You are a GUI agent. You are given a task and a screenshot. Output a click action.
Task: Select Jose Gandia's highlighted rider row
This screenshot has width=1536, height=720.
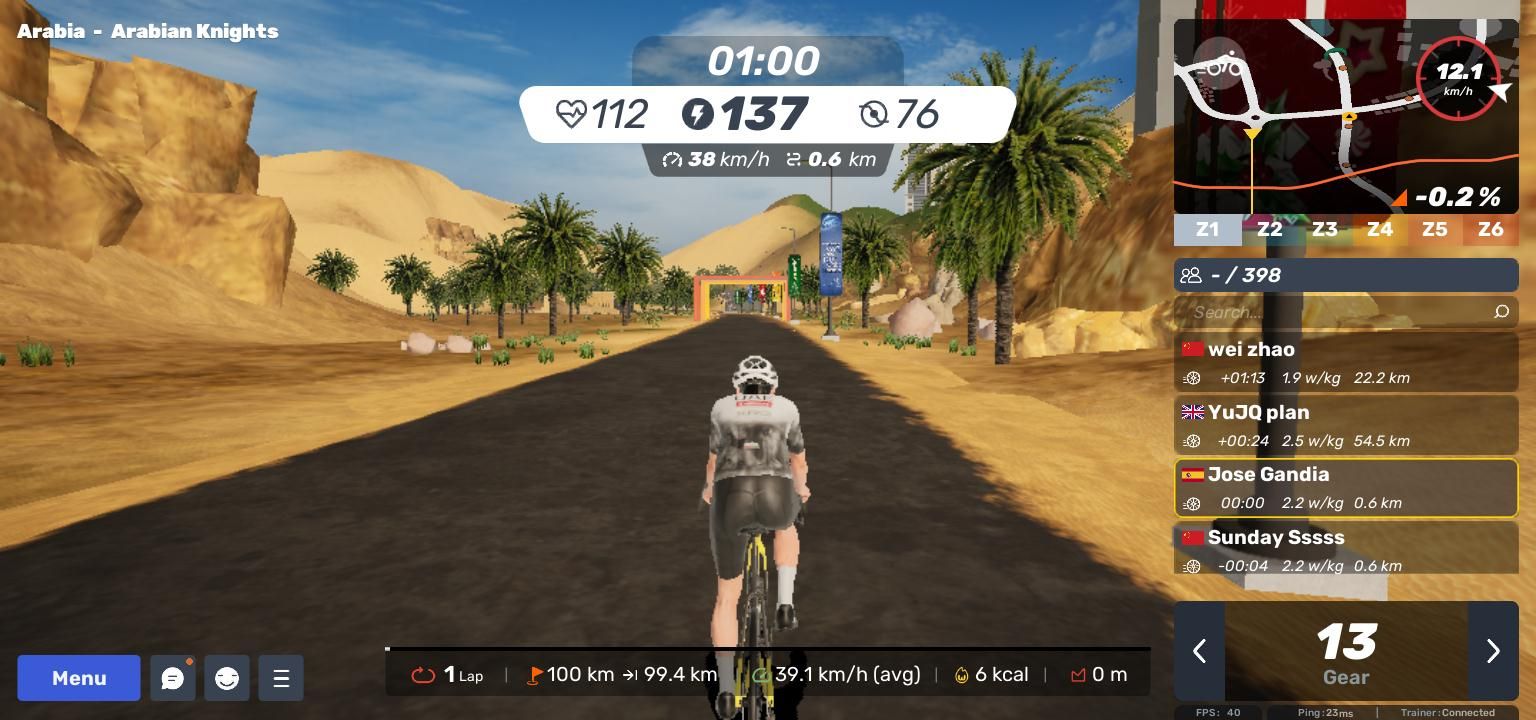(x=1346, y=488)
